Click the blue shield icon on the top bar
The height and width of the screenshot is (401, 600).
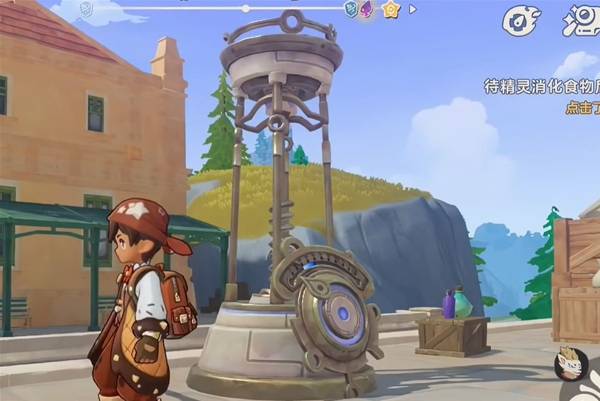(351, 9)
